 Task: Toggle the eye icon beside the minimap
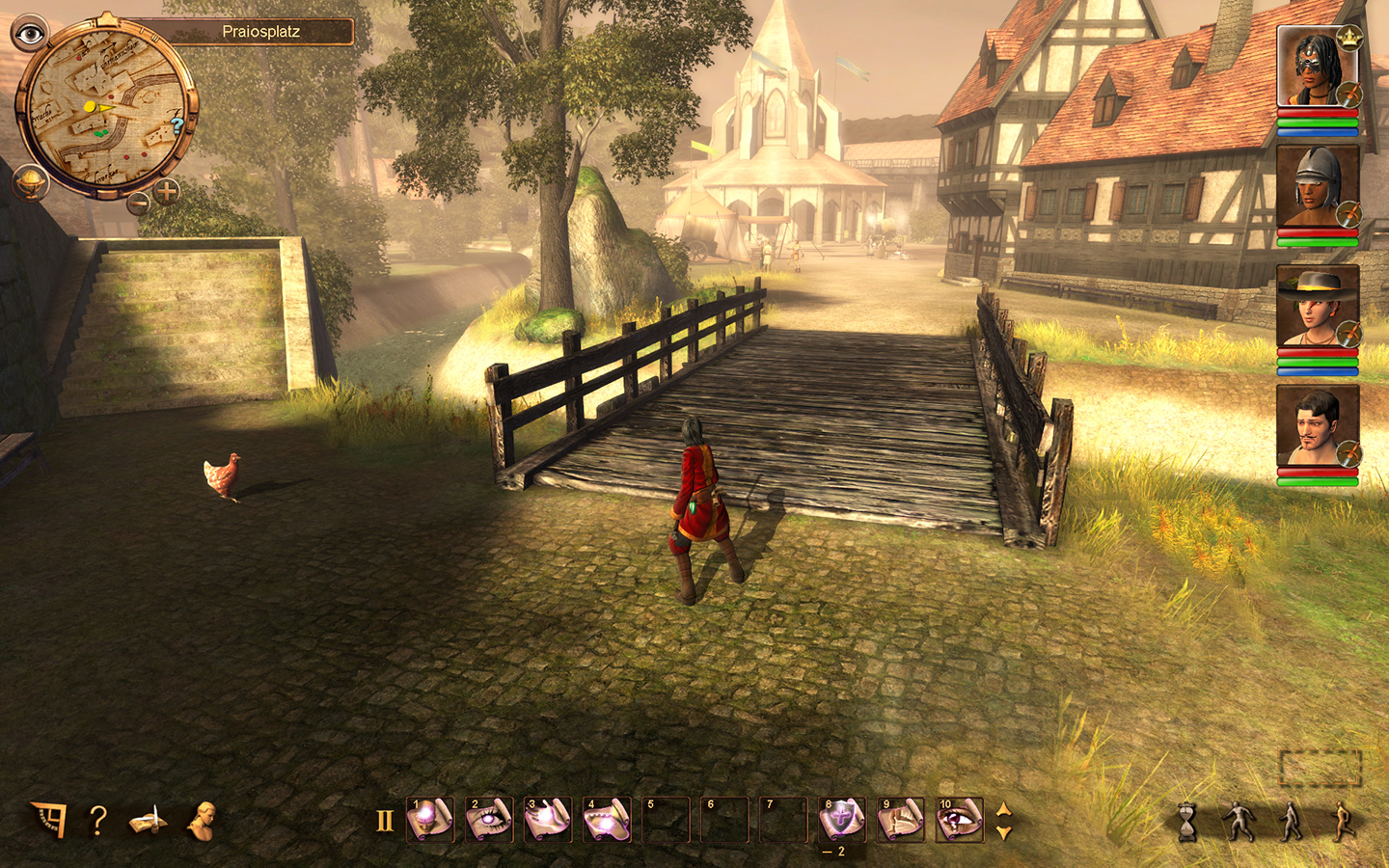click(x=30, y=34)
